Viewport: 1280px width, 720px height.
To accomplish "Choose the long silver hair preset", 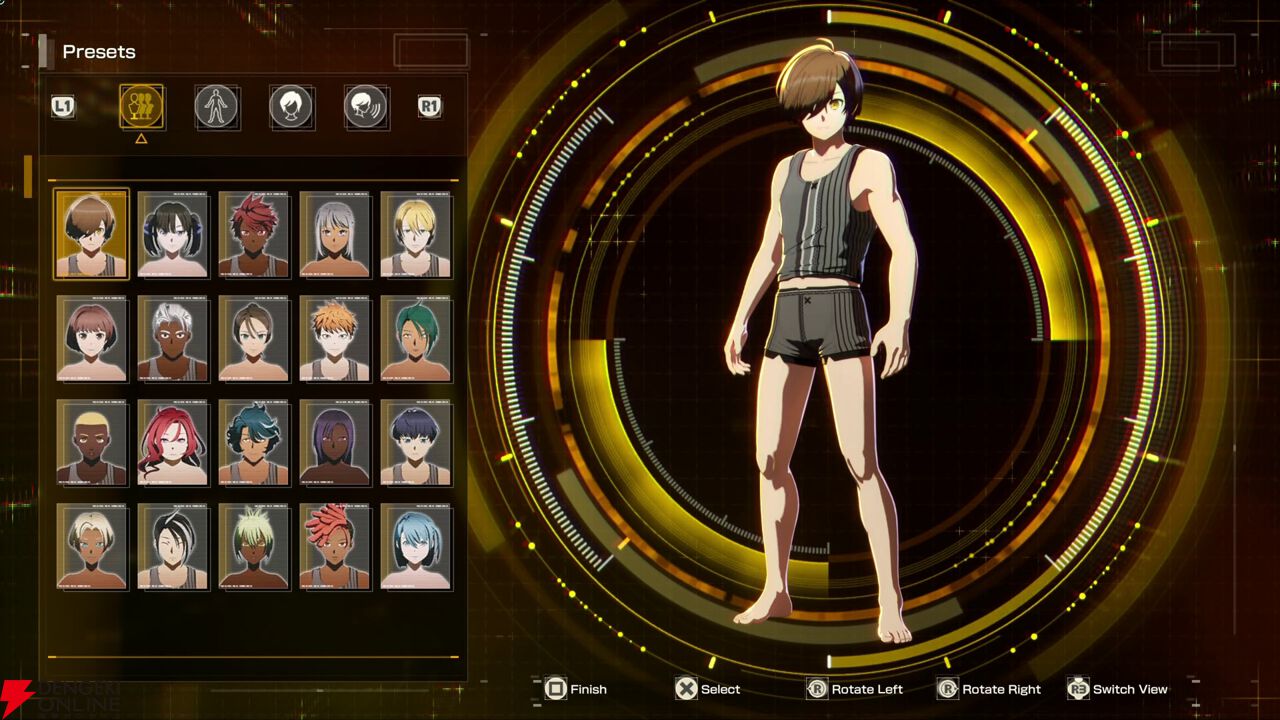I will click(335, 234).
